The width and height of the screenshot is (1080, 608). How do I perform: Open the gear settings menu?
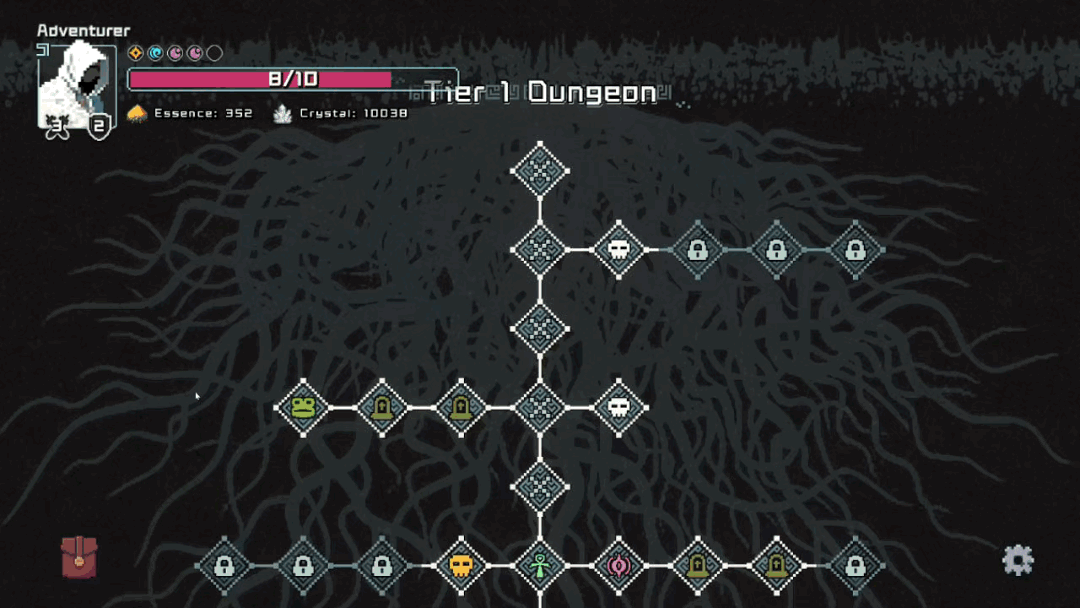[x=1017, y=560]
